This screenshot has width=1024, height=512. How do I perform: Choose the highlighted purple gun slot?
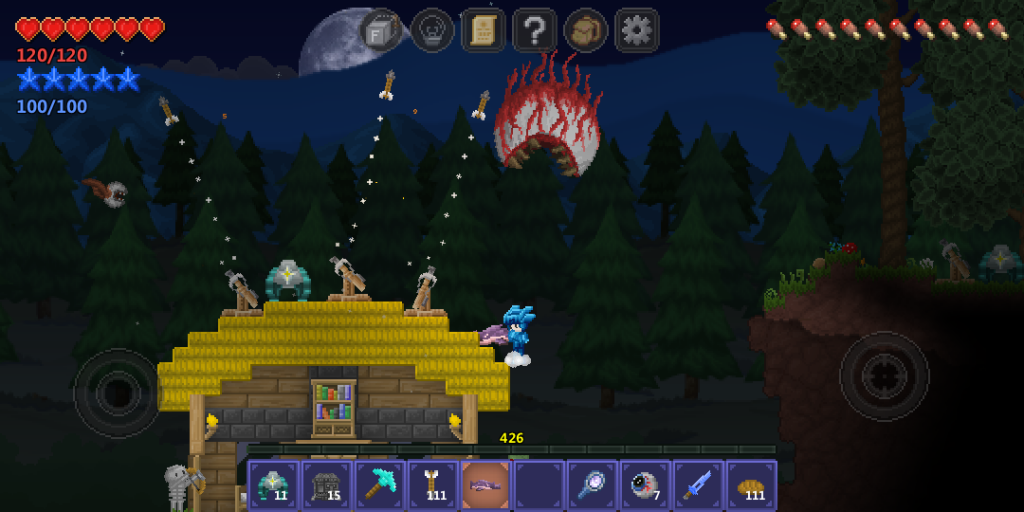point(485,485)
